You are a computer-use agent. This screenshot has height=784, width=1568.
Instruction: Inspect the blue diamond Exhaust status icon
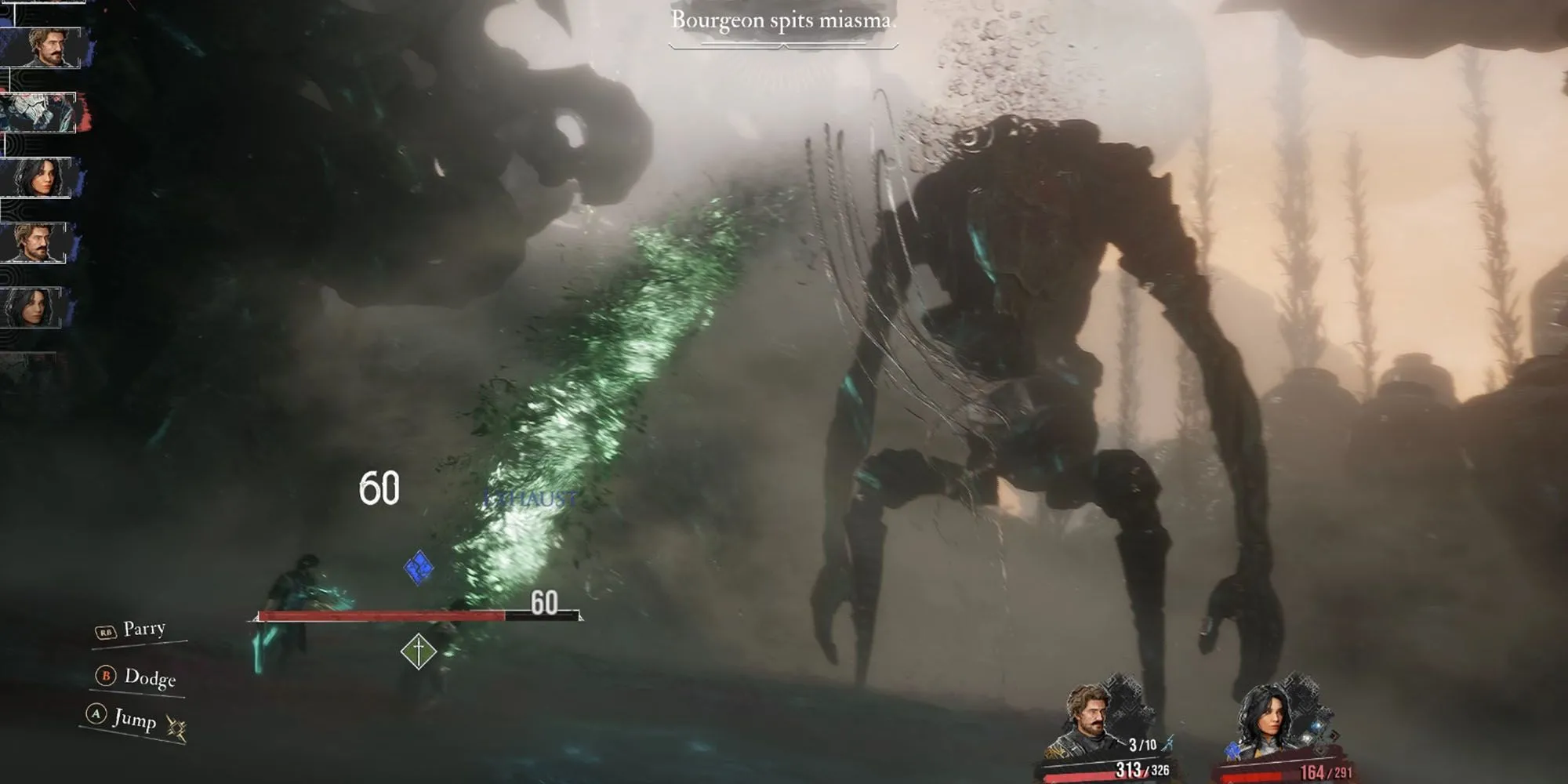[x=419, y=567]
